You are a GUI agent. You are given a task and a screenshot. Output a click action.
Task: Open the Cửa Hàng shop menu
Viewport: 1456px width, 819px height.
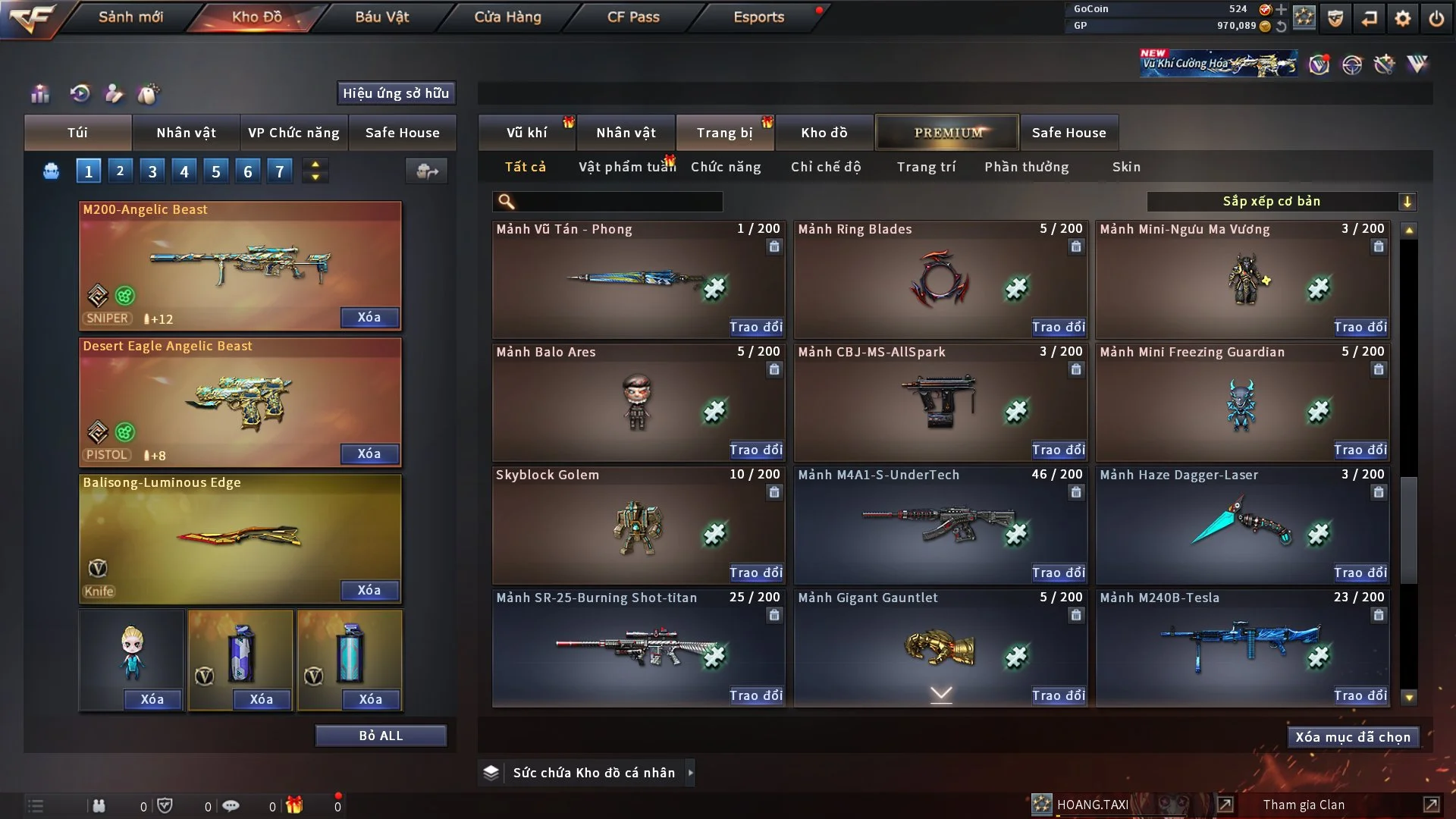507,17
